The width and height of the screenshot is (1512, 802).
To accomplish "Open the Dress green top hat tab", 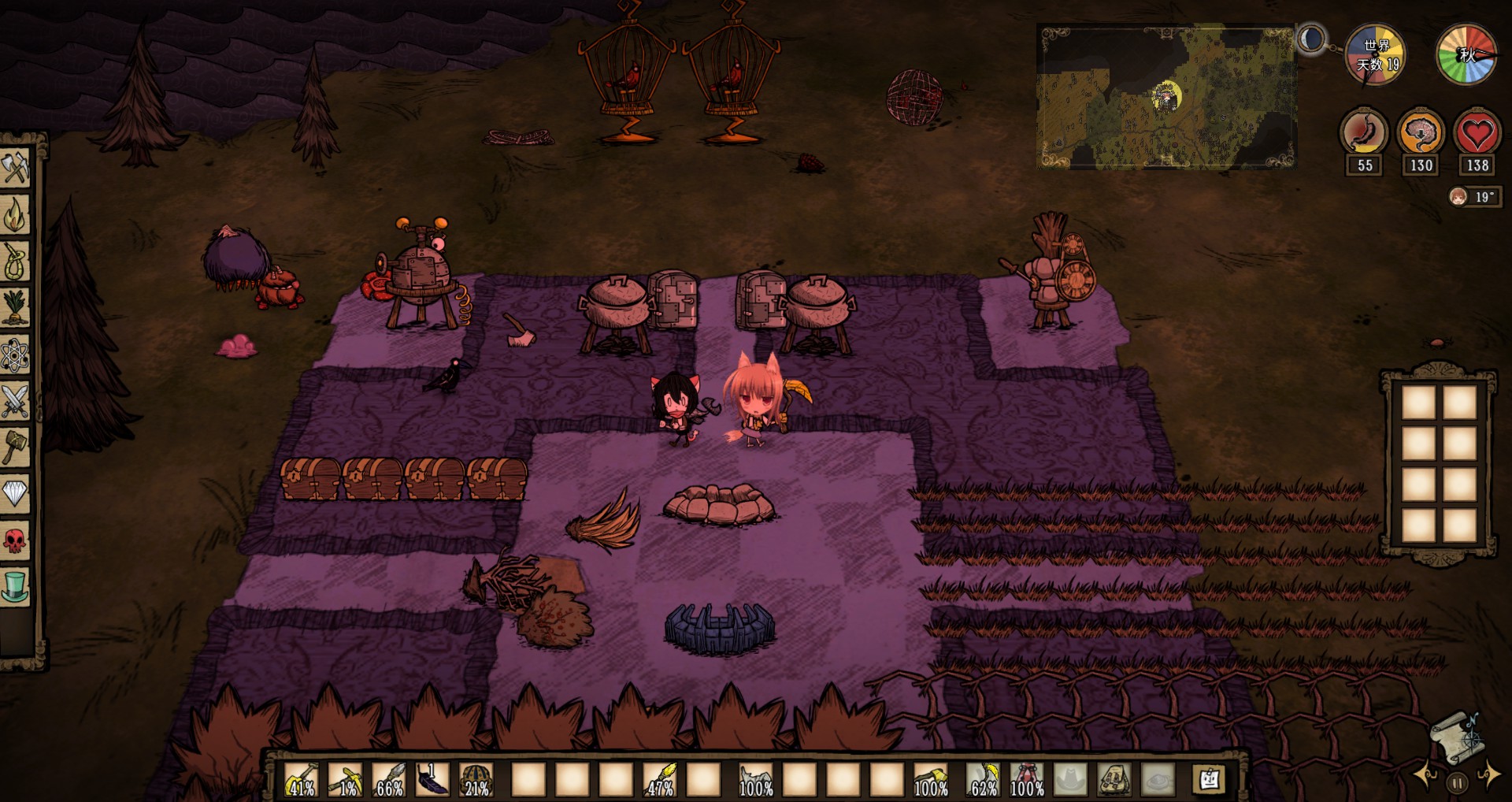I will (15, 587).
